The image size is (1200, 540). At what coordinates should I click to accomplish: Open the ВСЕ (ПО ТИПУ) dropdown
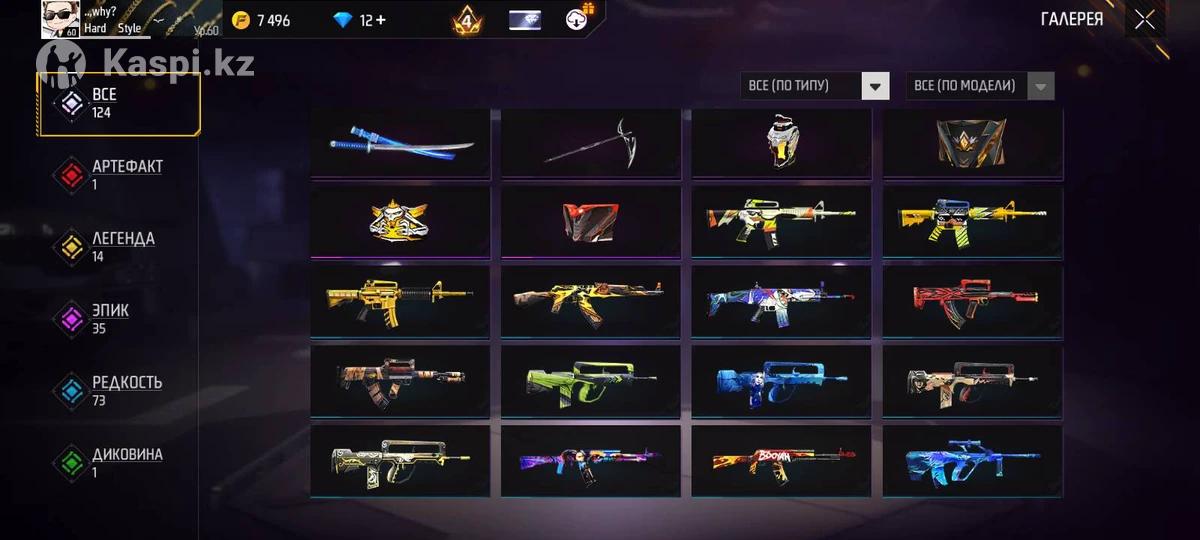click(x=815, y=86)
